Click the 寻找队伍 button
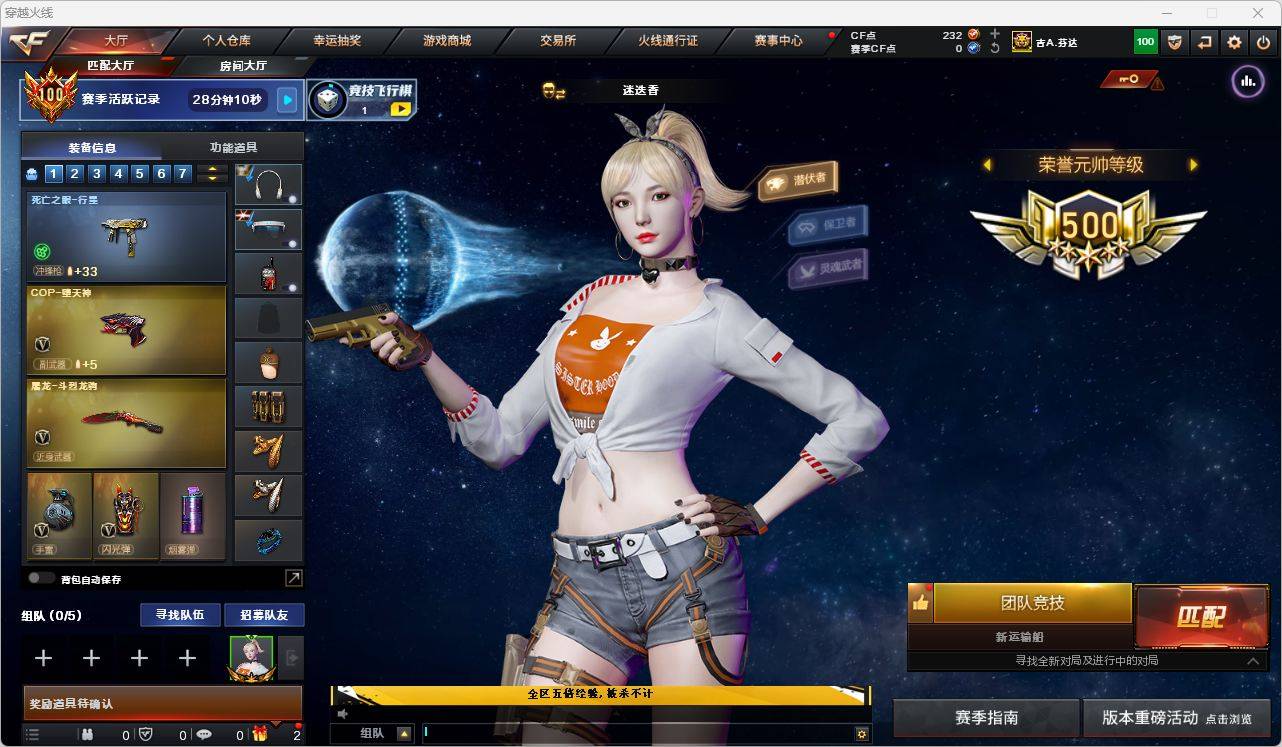This screenshot has width=1282, height=747. click(180, 615)
